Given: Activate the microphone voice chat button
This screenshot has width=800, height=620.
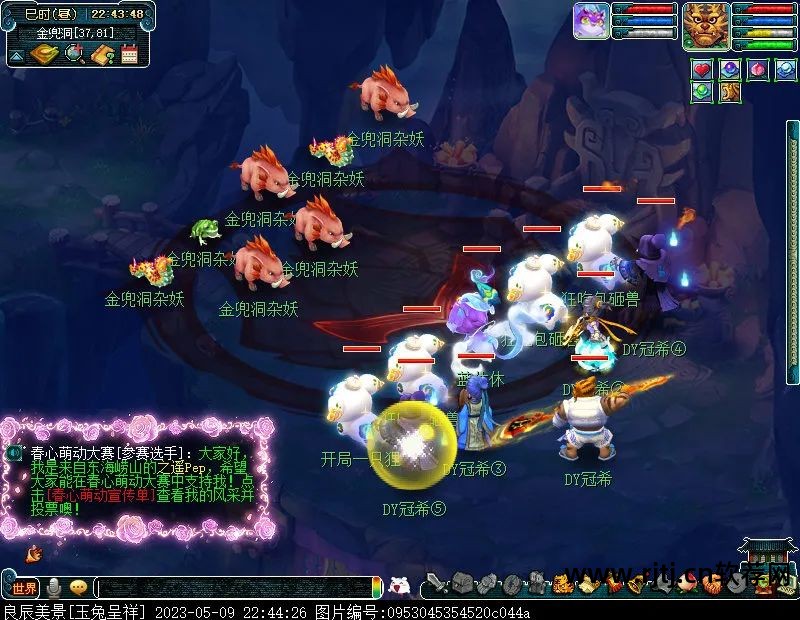Looking at the screenshot, I should pyautogui.click(x=54, y=588).
